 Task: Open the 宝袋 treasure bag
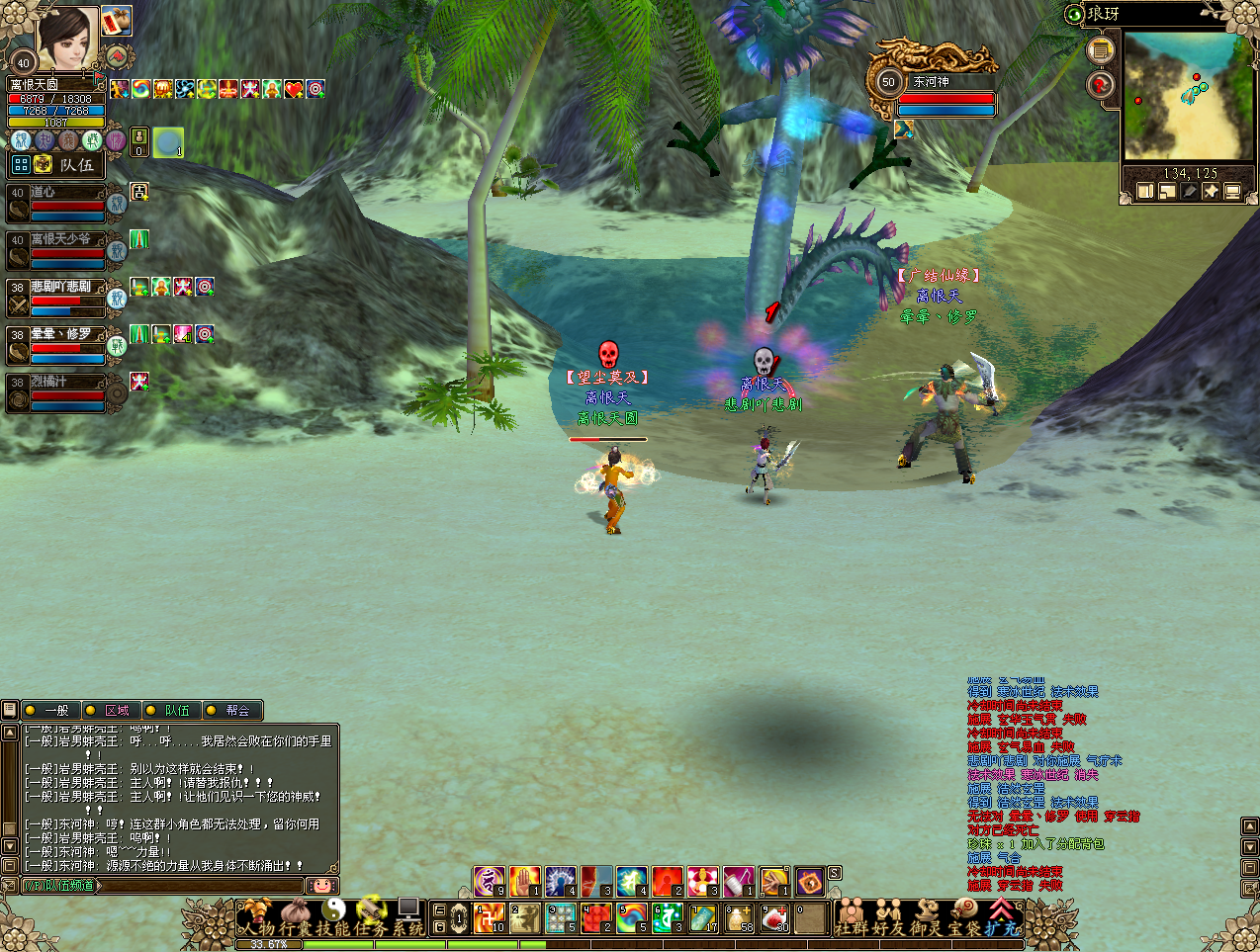pos(964,919)
